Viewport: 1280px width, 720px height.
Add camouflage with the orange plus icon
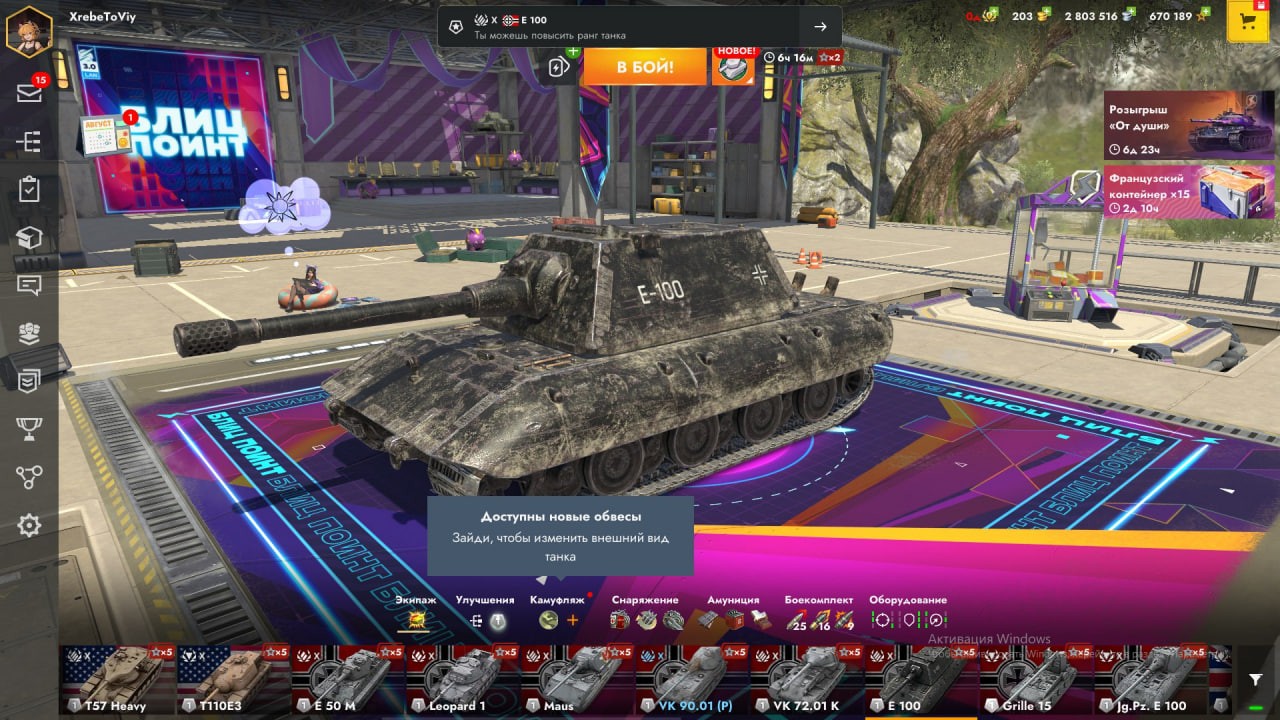tap(573, 620)
